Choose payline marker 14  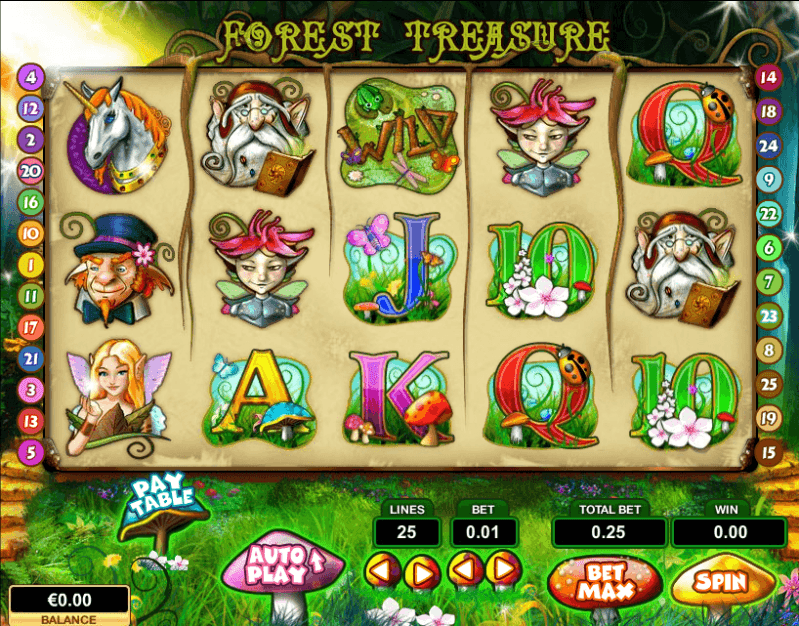pos(768,77)
